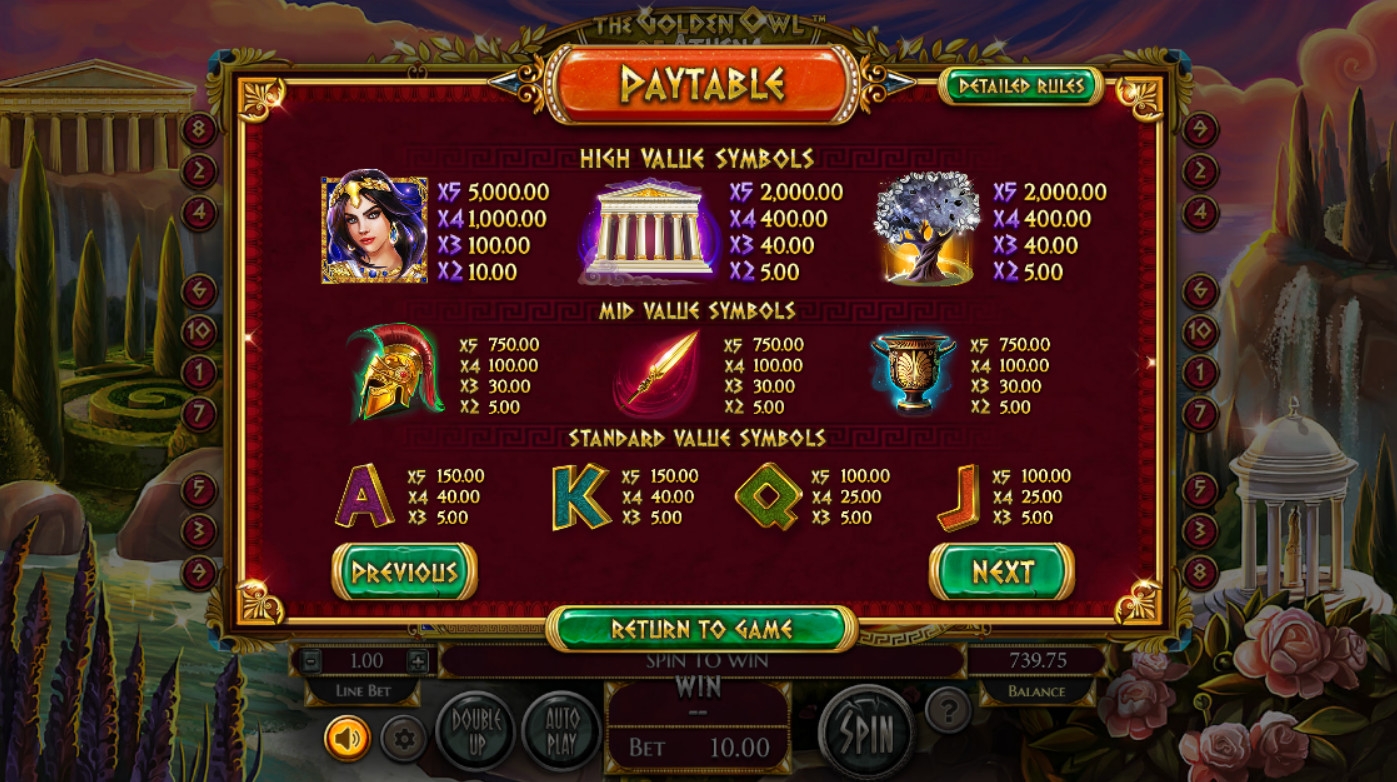The height and width of the screenshot is (782, 1397).
Task: Return to Game from paytable
Action: (x=702, y=629)
